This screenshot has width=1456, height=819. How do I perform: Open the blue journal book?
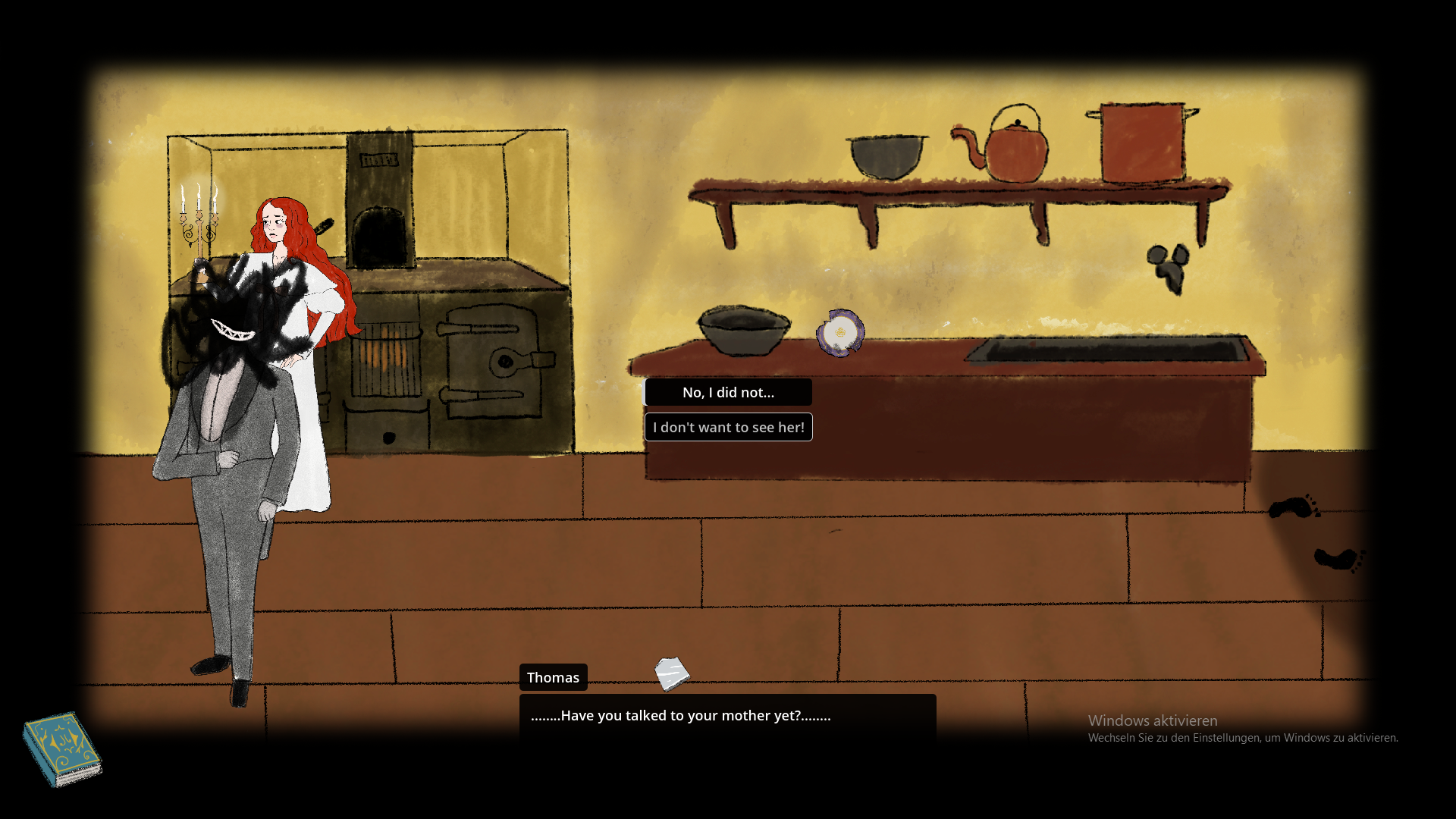[62, 748]
